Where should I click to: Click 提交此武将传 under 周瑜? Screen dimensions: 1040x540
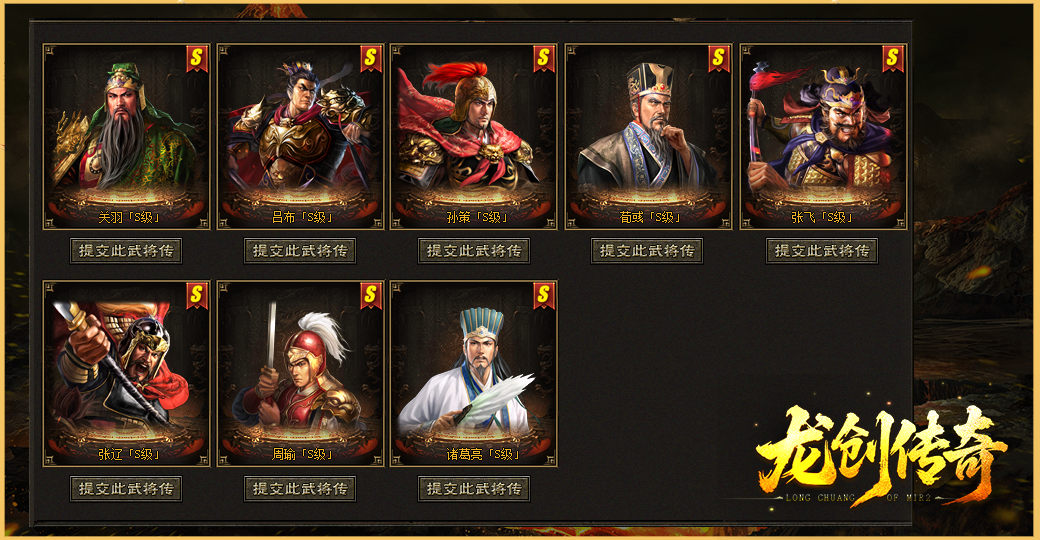[x=300, y=489]
